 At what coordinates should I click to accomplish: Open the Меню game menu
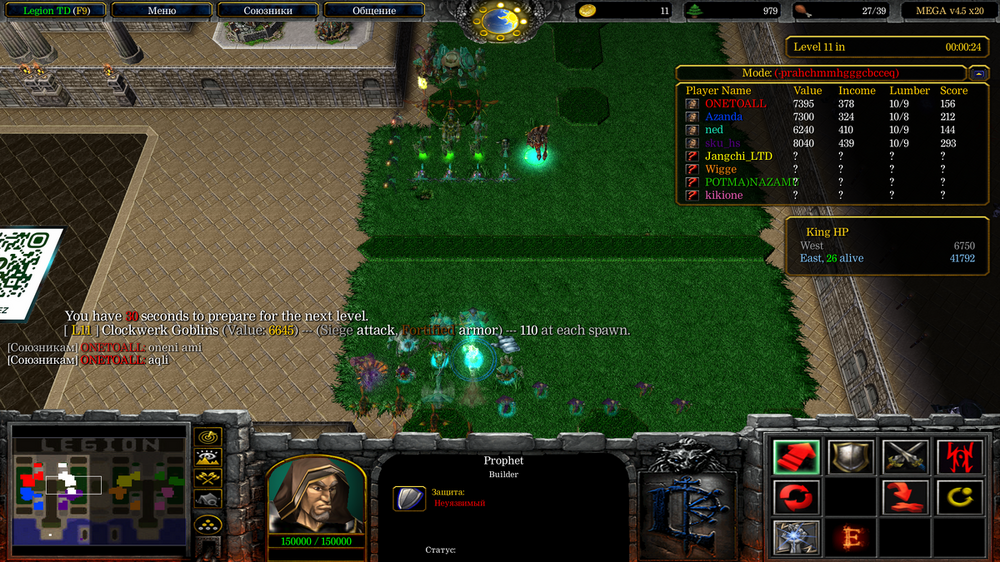pyautogui.click(x=161, y=11)
